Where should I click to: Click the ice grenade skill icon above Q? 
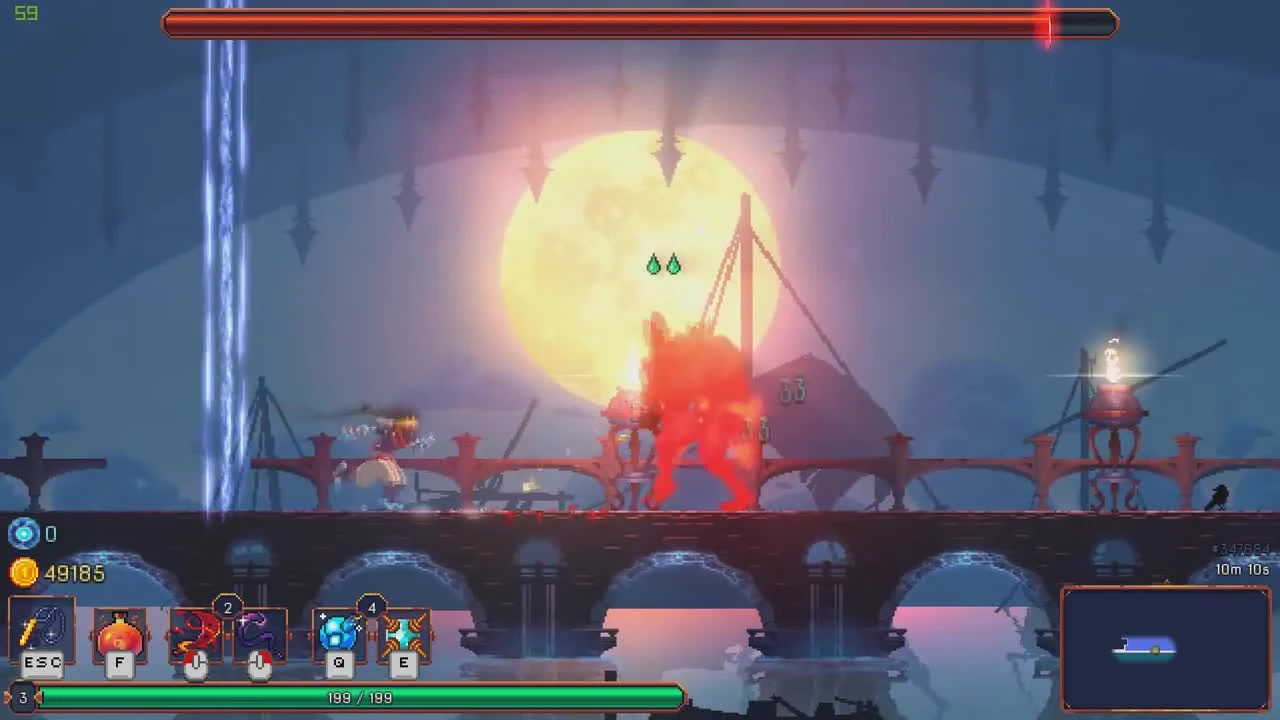coord(340,633)
